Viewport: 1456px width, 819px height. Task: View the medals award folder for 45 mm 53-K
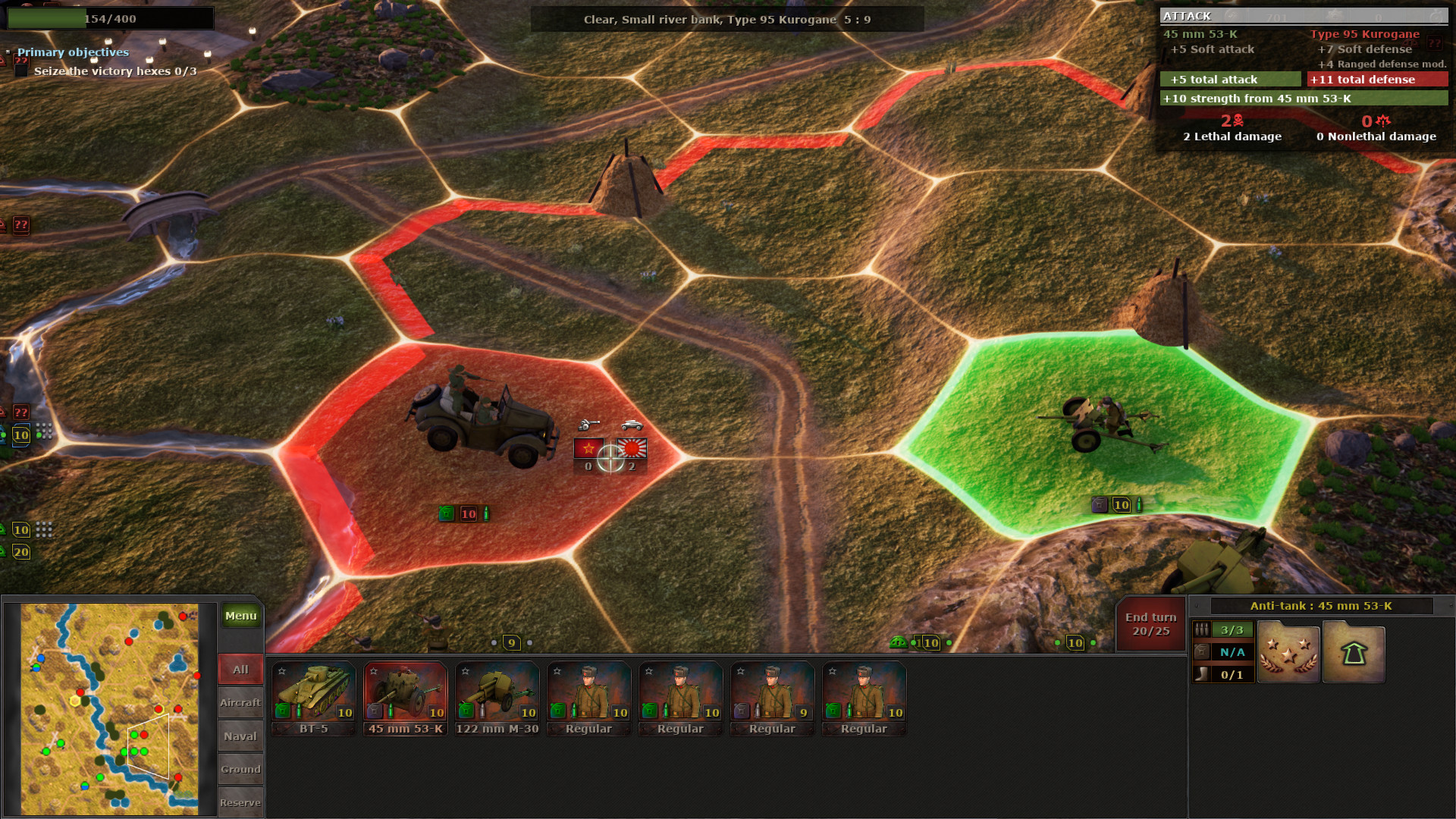pos(1288,652)
